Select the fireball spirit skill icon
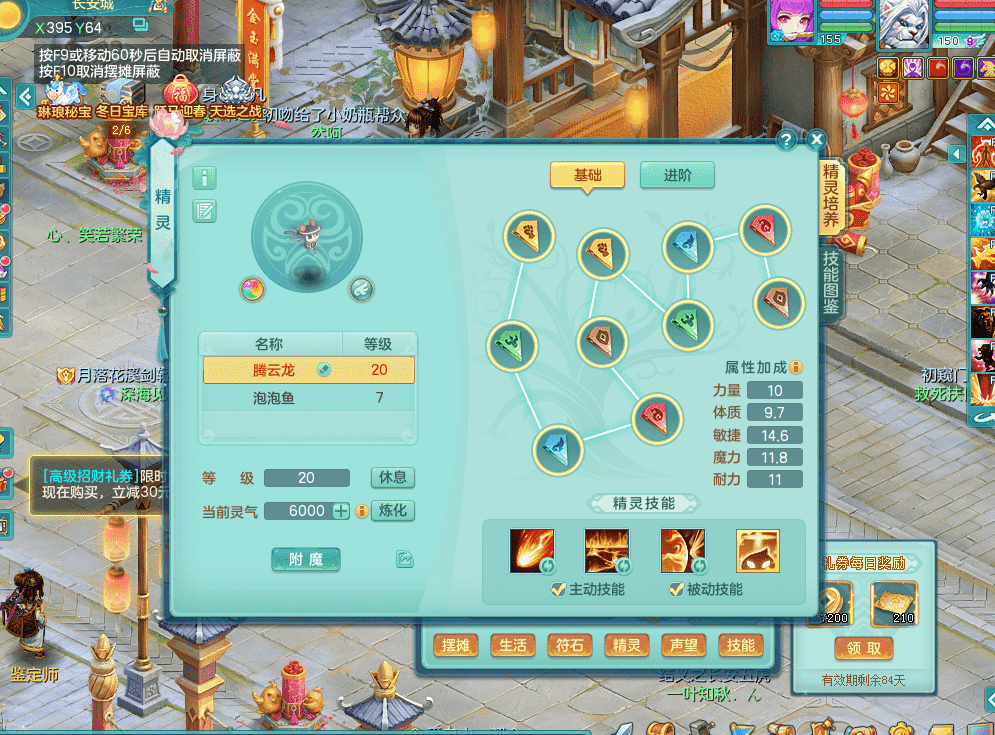 [x=531, y=550]
